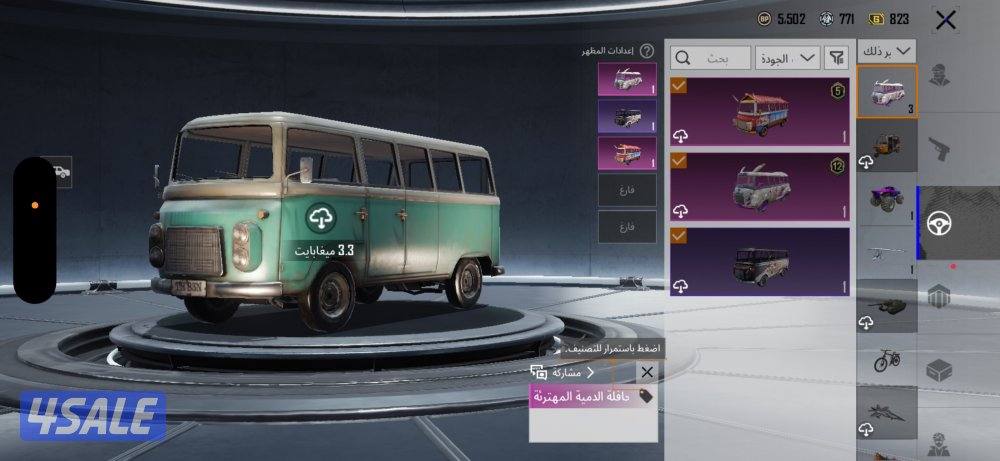
Task: Choose the white graffiti bus skin with badge 12
Action: (x=760, y=185)
